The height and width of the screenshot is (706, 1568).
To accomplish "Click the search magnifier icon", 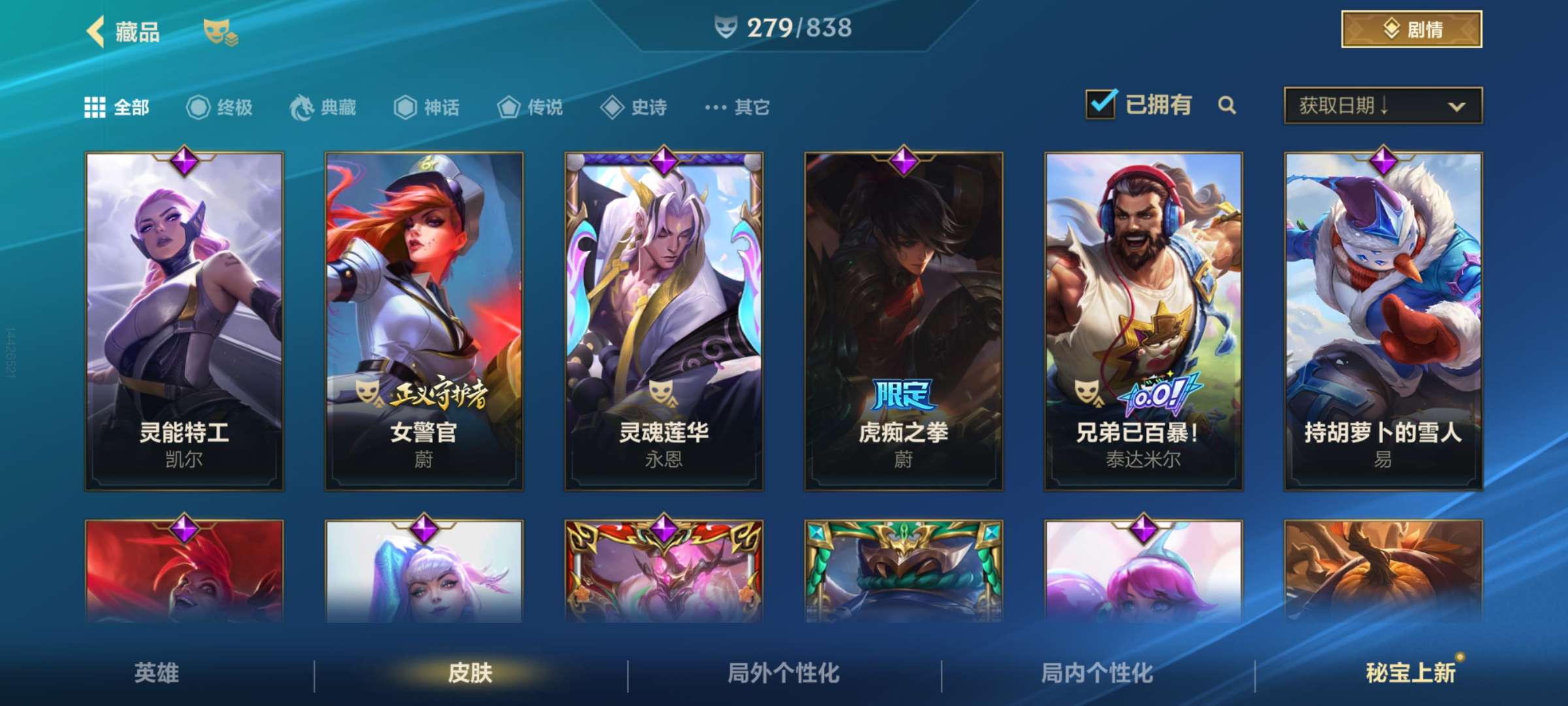I will [x=1228, y=105].
